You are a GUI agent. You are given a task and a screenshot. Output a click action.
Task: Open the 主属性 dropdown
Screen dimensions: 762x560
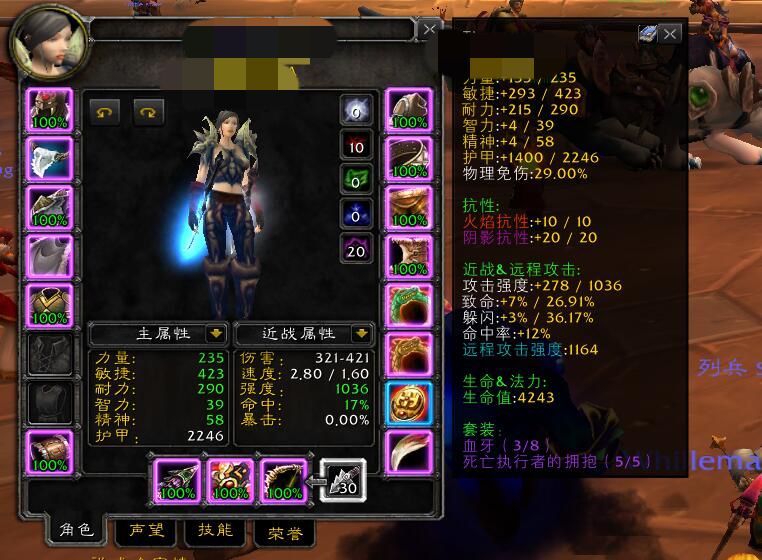[x=215, y=333]
